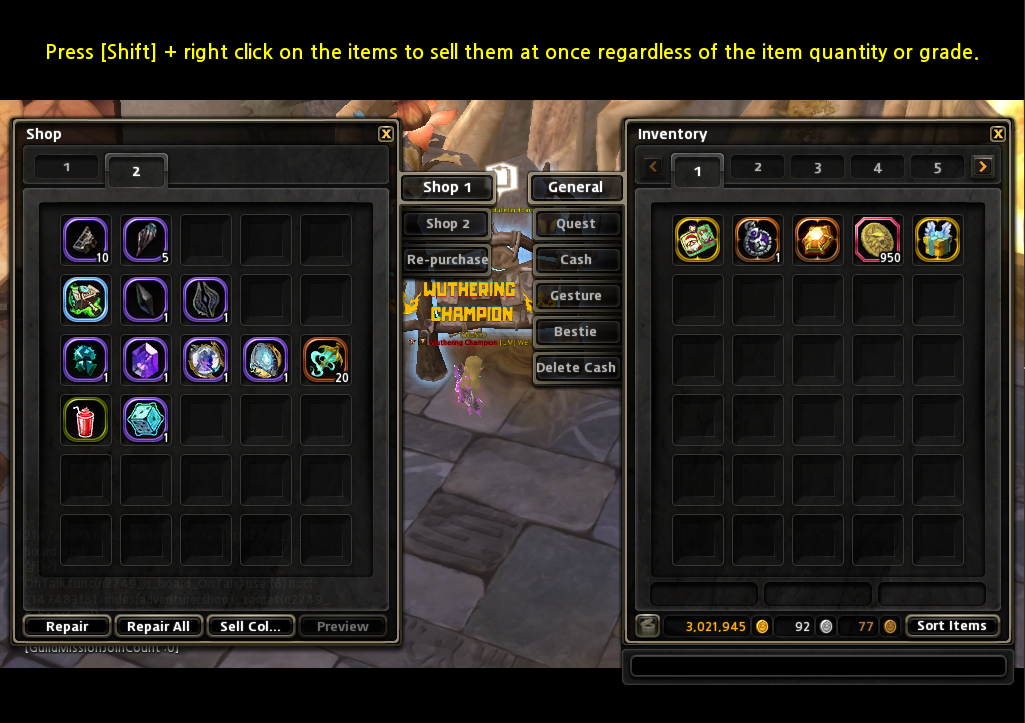The height and width of the screenshot is (723, 1025).
Task: Select the red soda cup shop item
Action: (86, 420)
